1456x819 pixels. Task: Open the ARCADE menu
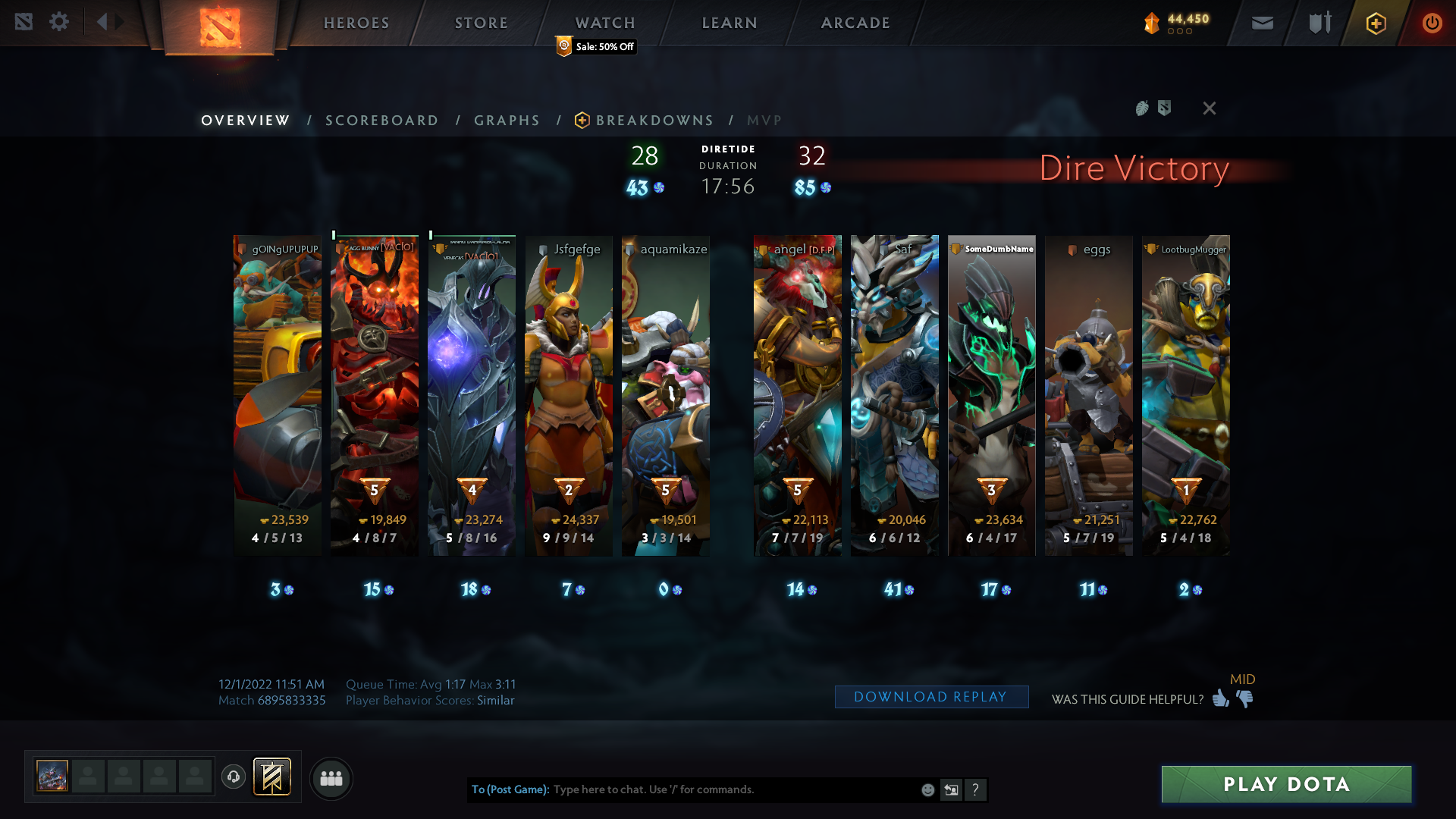coord(855,23)
